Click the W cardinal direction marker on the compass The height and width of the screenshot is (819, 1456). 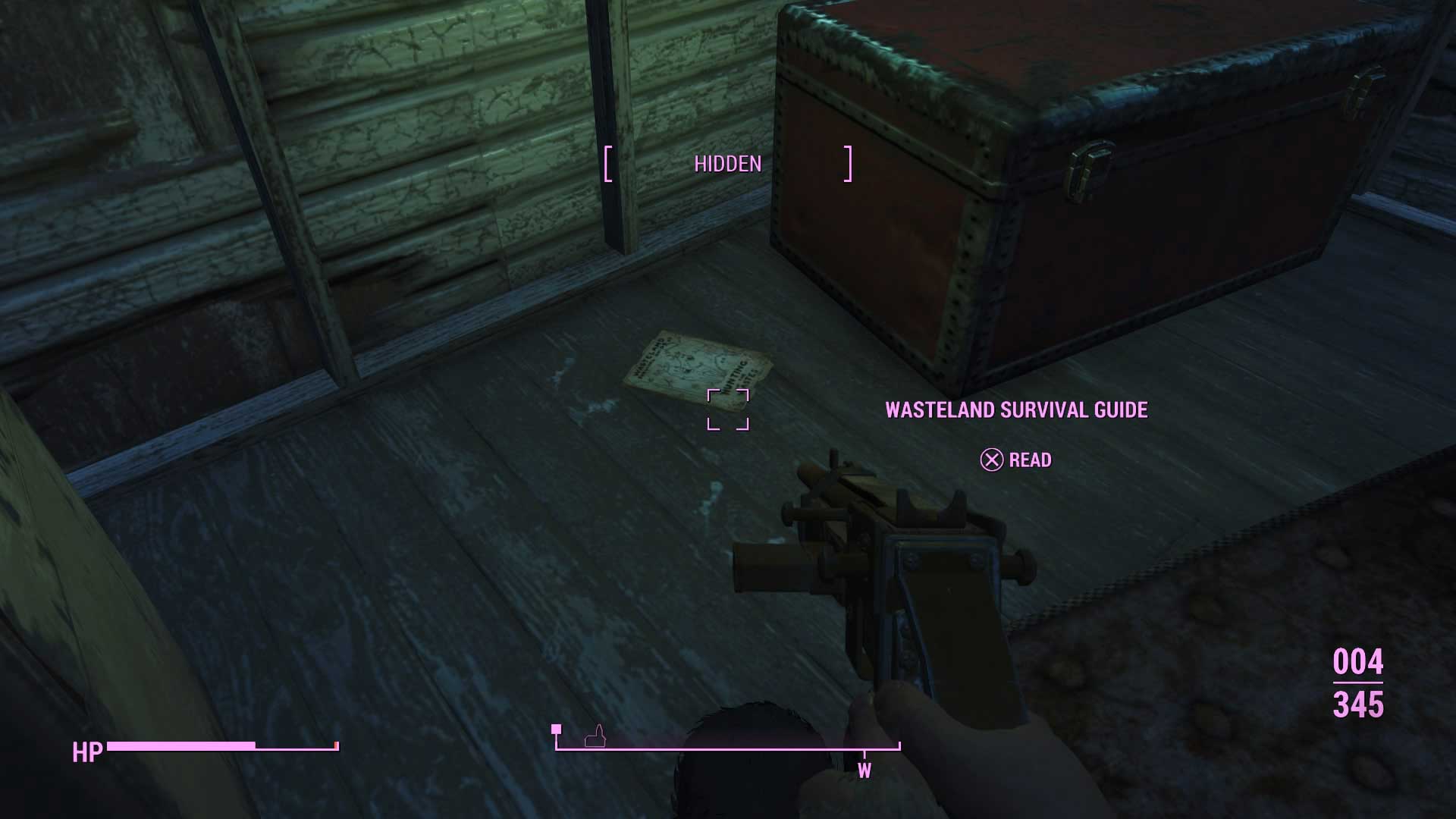[865, 768]
